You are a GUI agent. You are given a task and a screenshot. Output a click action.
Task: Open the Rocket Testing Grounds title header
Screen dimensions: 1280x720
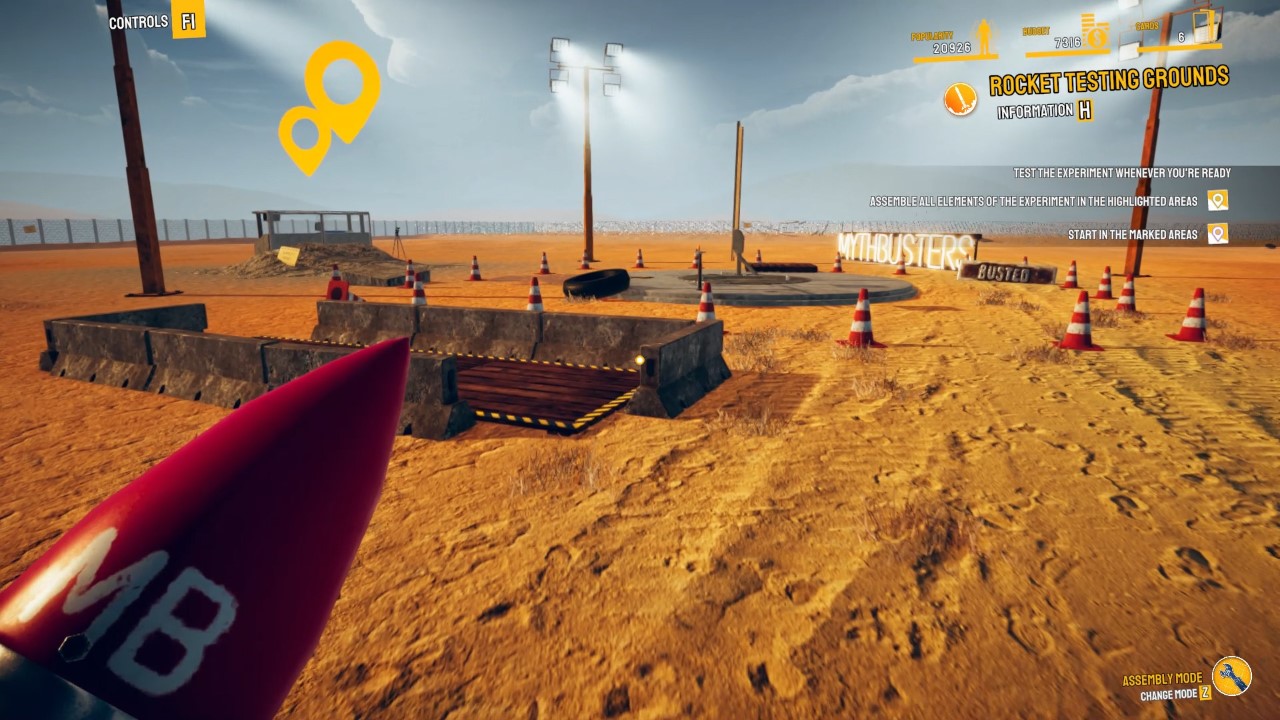point(1108,78)
